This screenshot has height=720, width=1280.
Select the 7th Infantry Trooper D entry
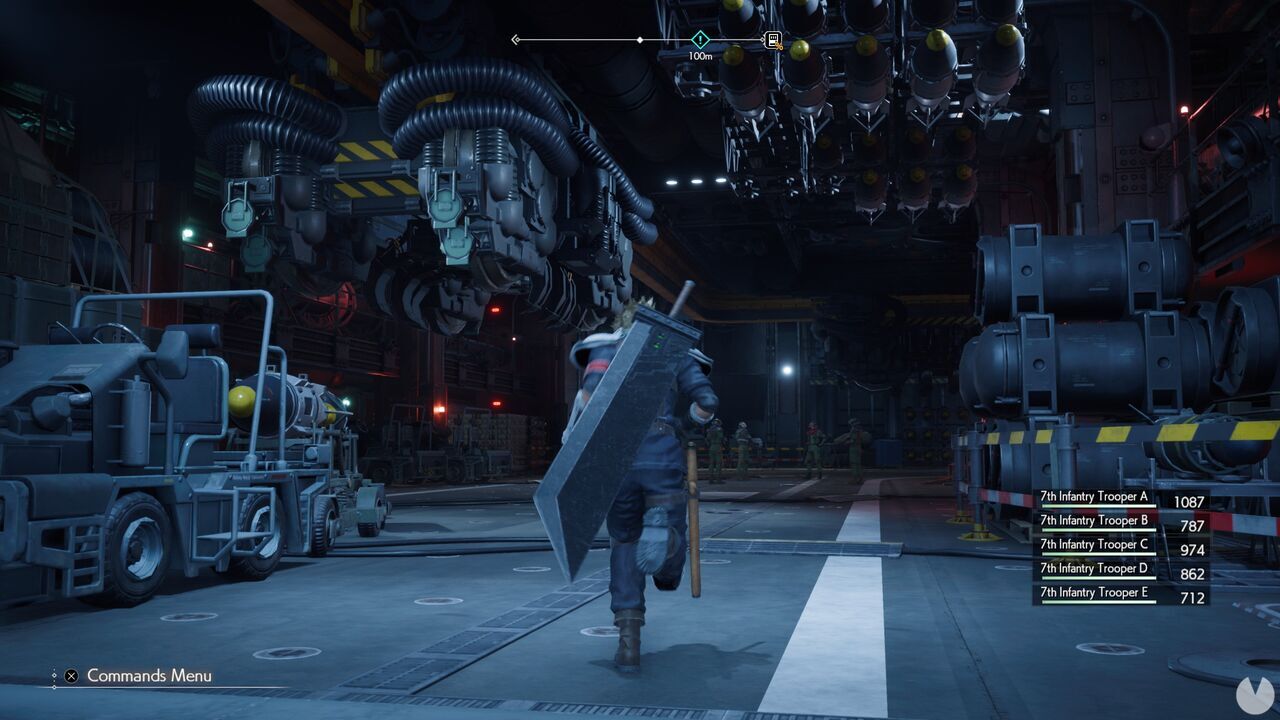click(1094, 568)
